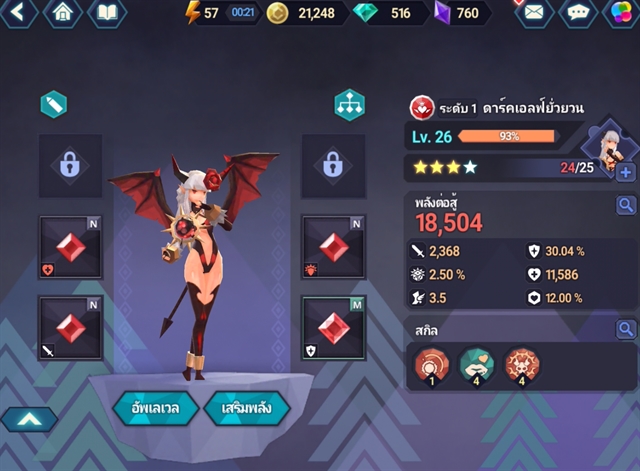Go back using the arrow button
Viewport: 640px width, 471px height.
click(x=20, y=13)
